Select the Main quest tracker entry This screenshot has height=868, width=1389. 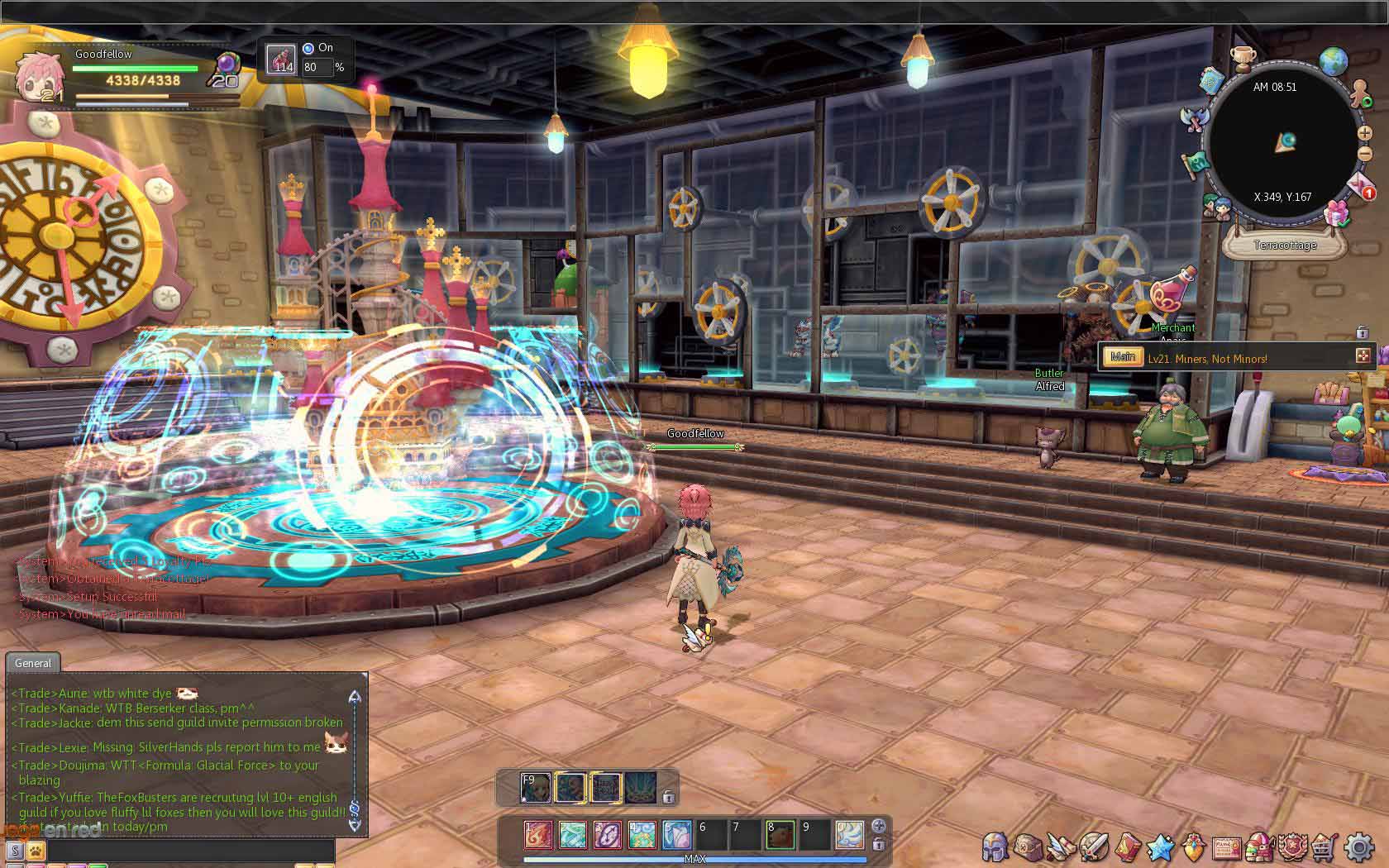click(x=1123, y=357)
